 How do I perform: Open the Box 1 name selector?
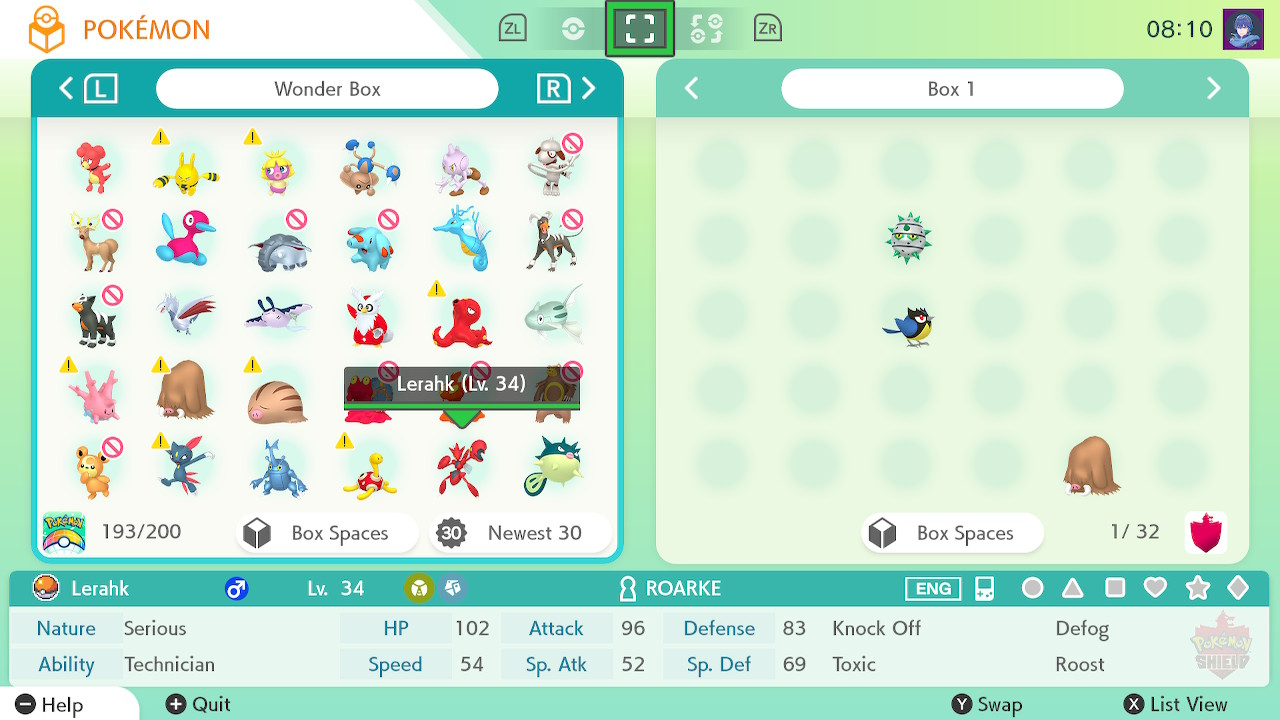951,89
